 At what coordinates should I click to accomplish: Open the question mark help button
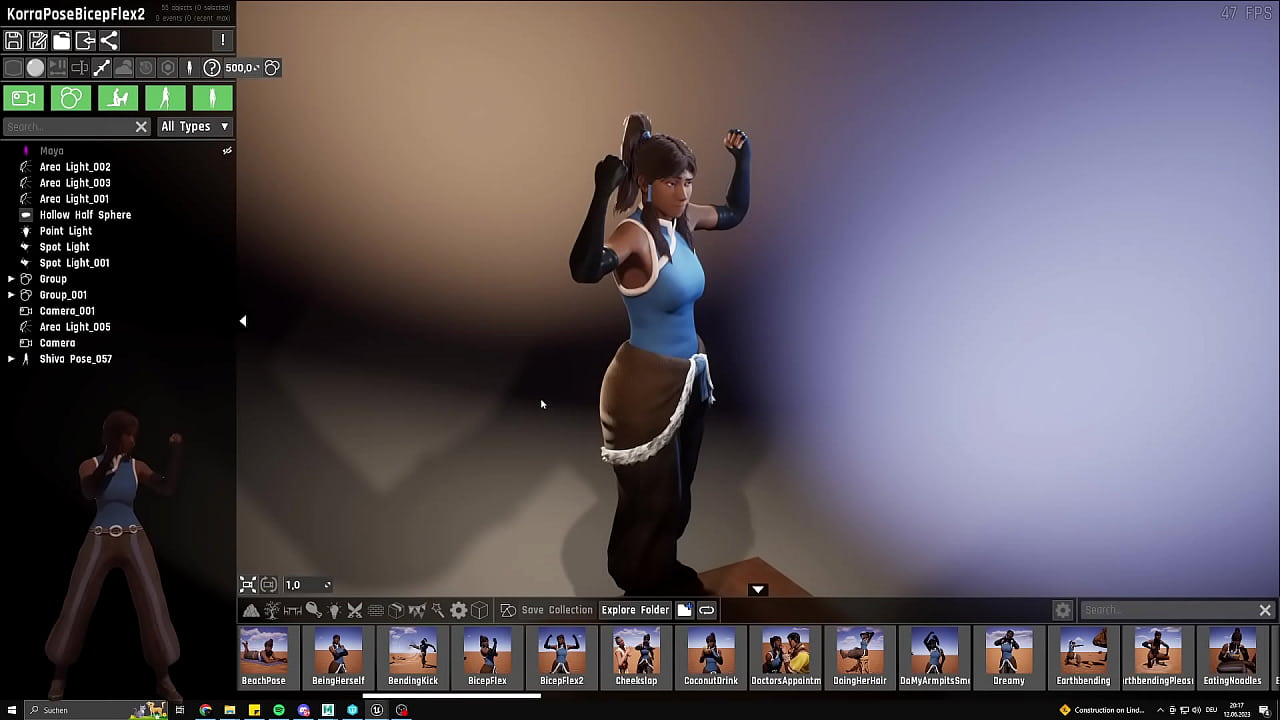pos(212,68)
